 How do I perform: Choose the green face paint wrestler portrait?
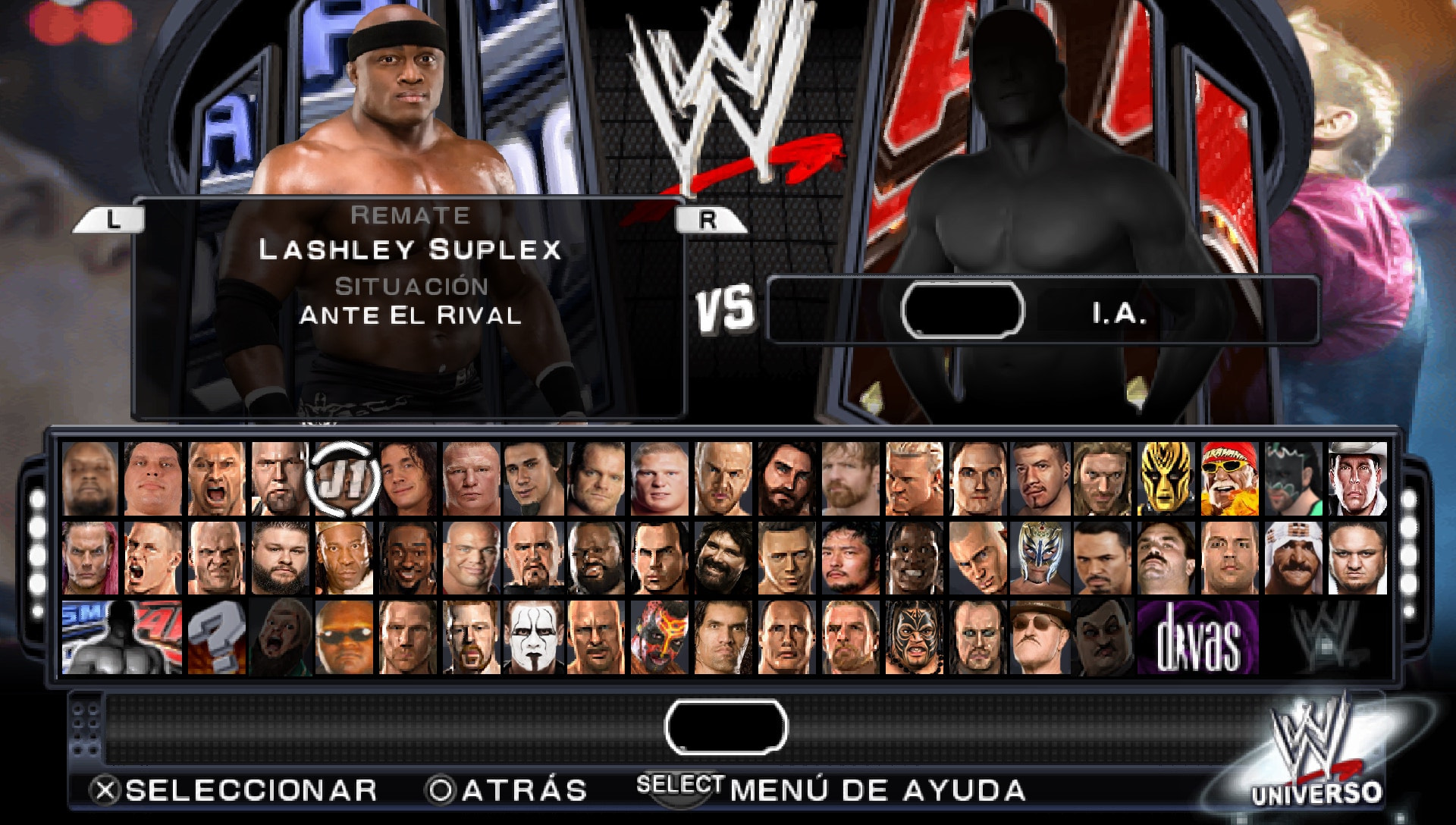(1293, 479)
